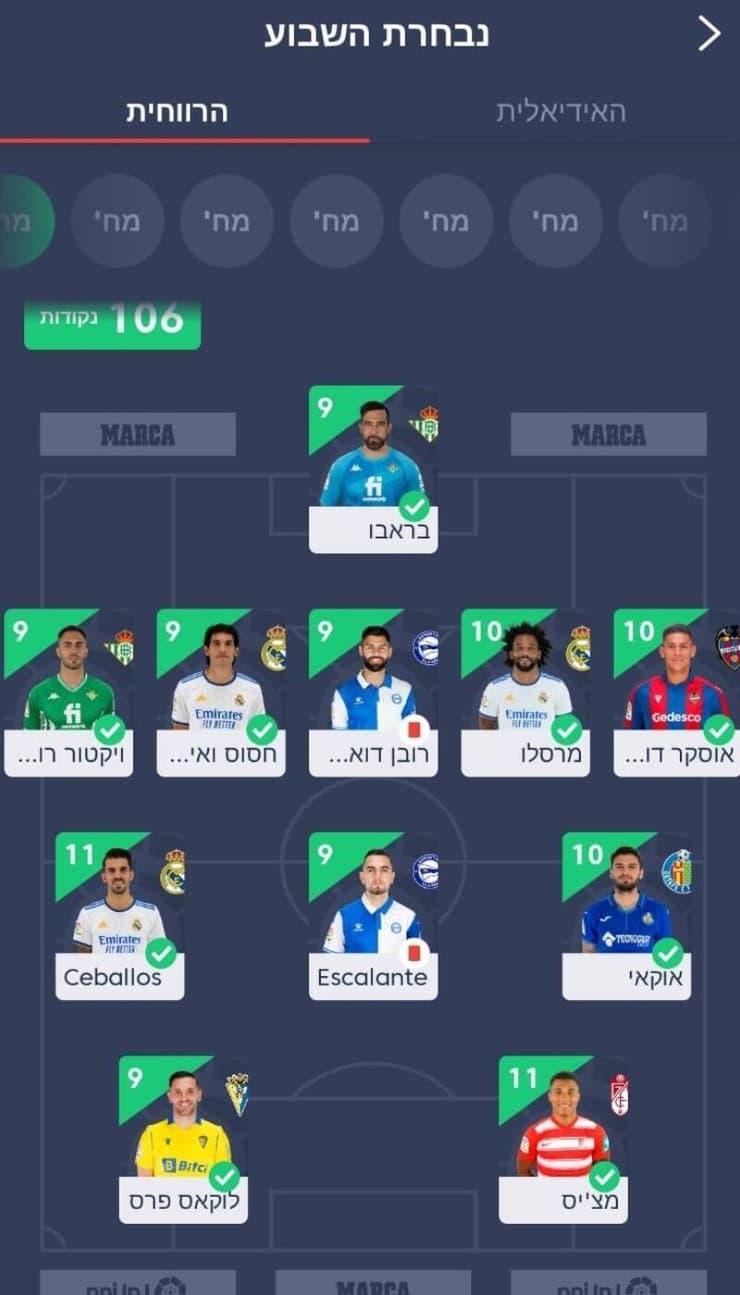The image size is (740, 1295).
Task: Open the ויקטור רו defender card
Action: click(x=69, y=692)
